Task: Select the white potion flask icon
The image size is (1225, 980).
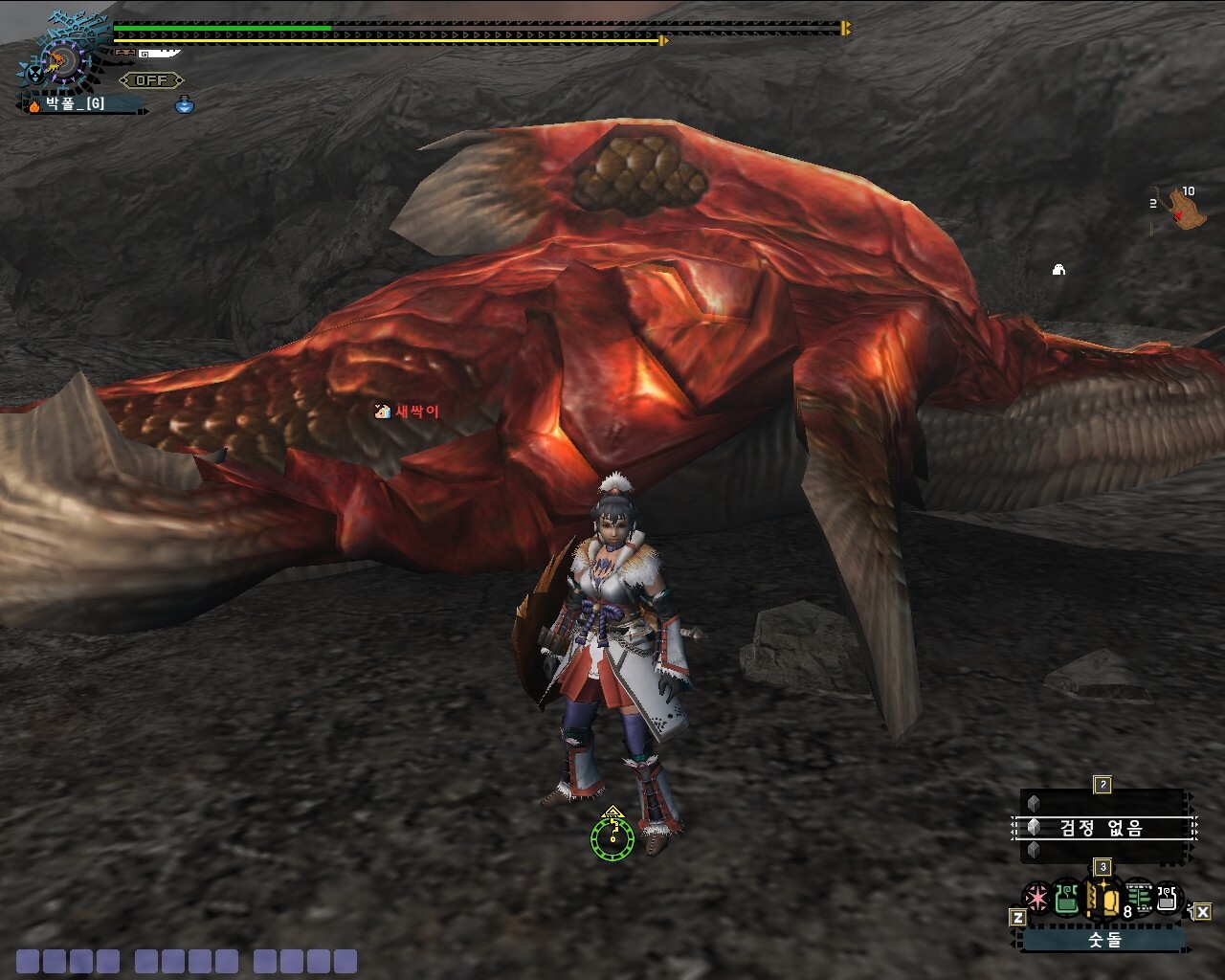Action: (x=1167, y=898)
